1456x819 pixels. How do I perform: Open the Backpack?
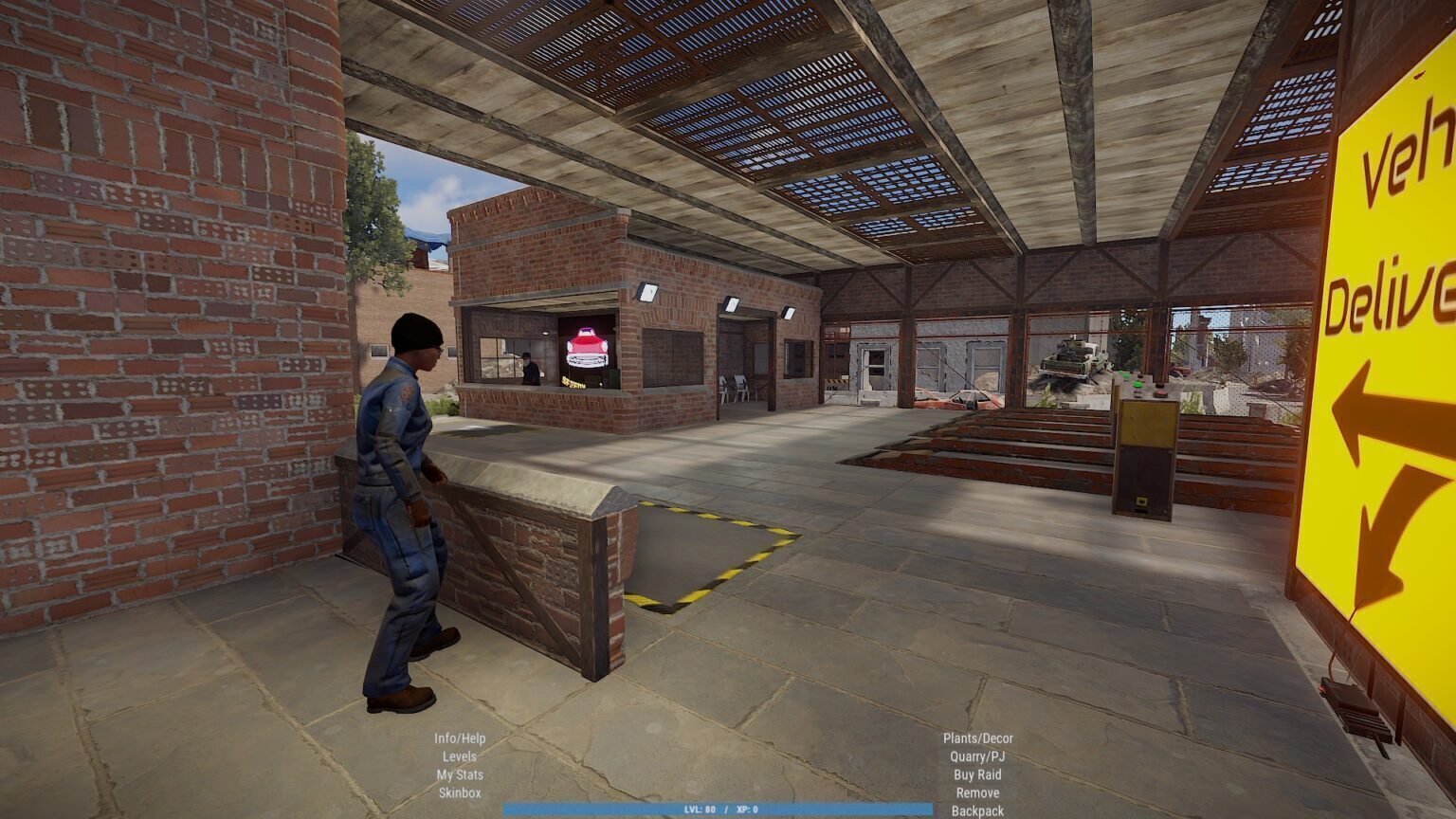(977, 810)
